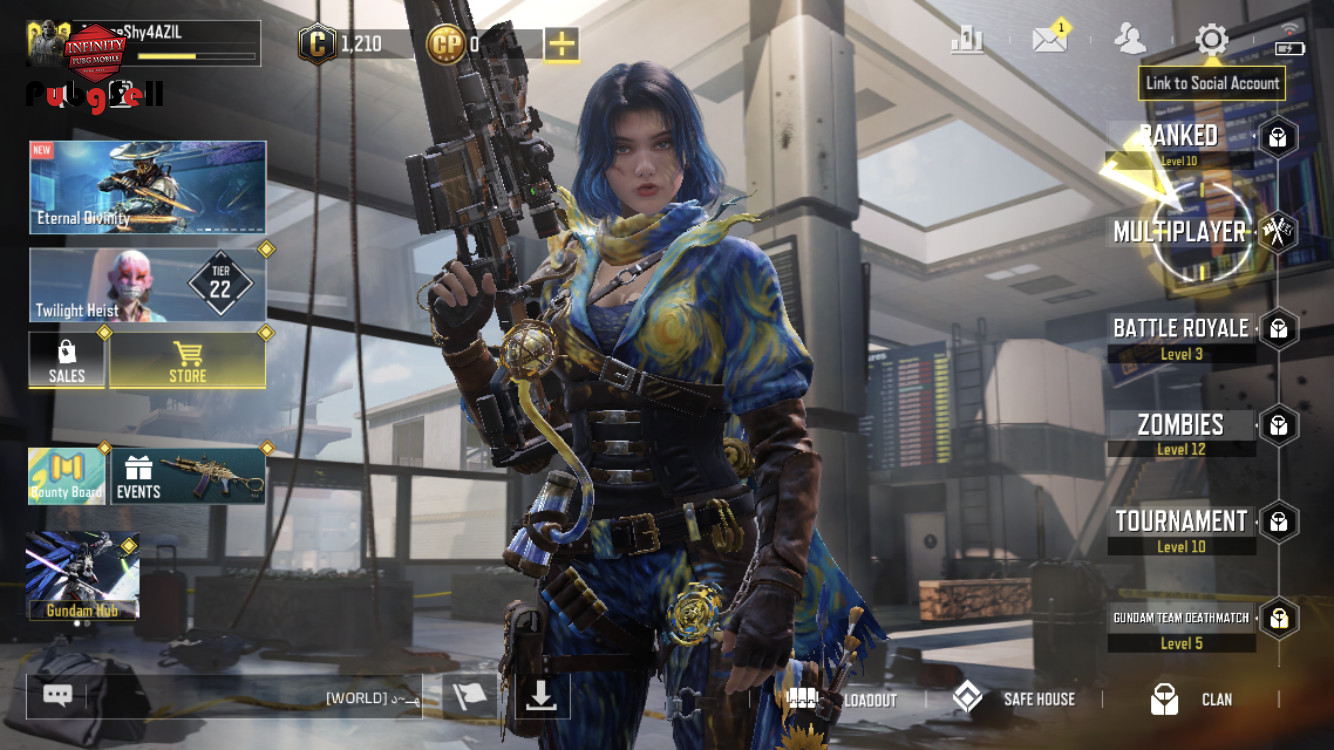Go to the Store

[x=187, y=360]
